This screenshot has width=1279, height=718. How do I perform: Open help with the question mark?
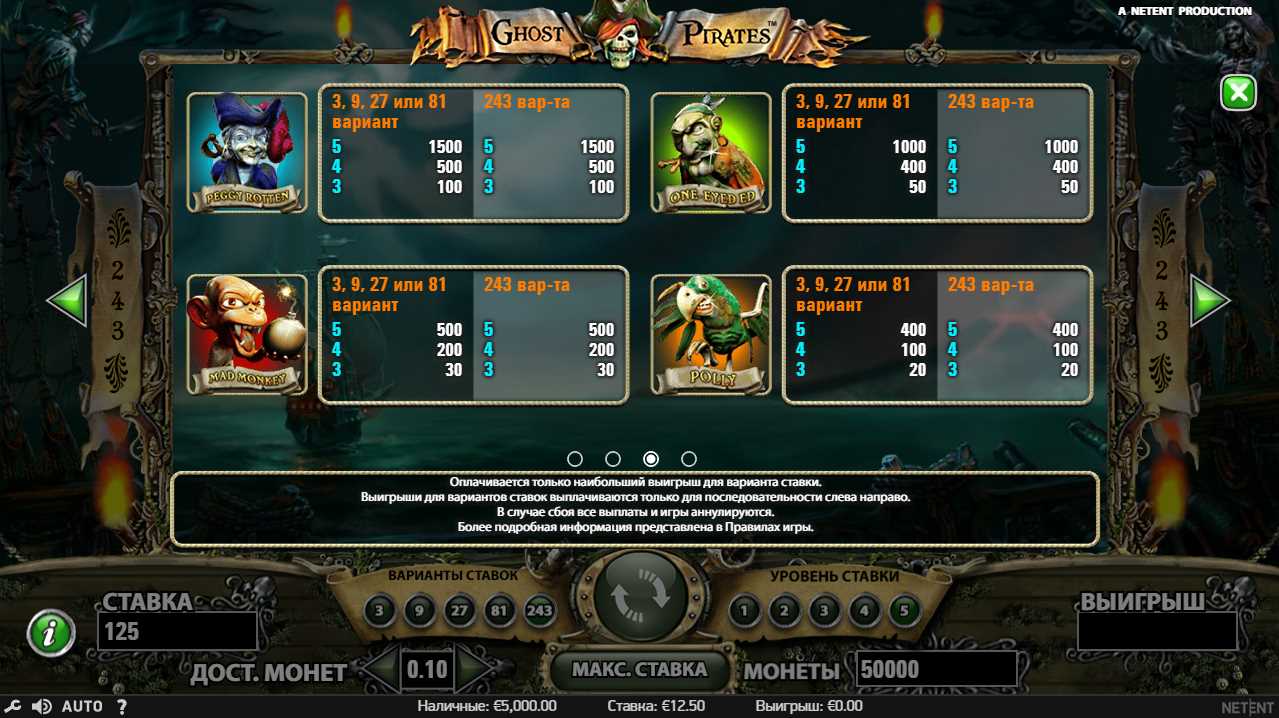click(x=122, y=706)
